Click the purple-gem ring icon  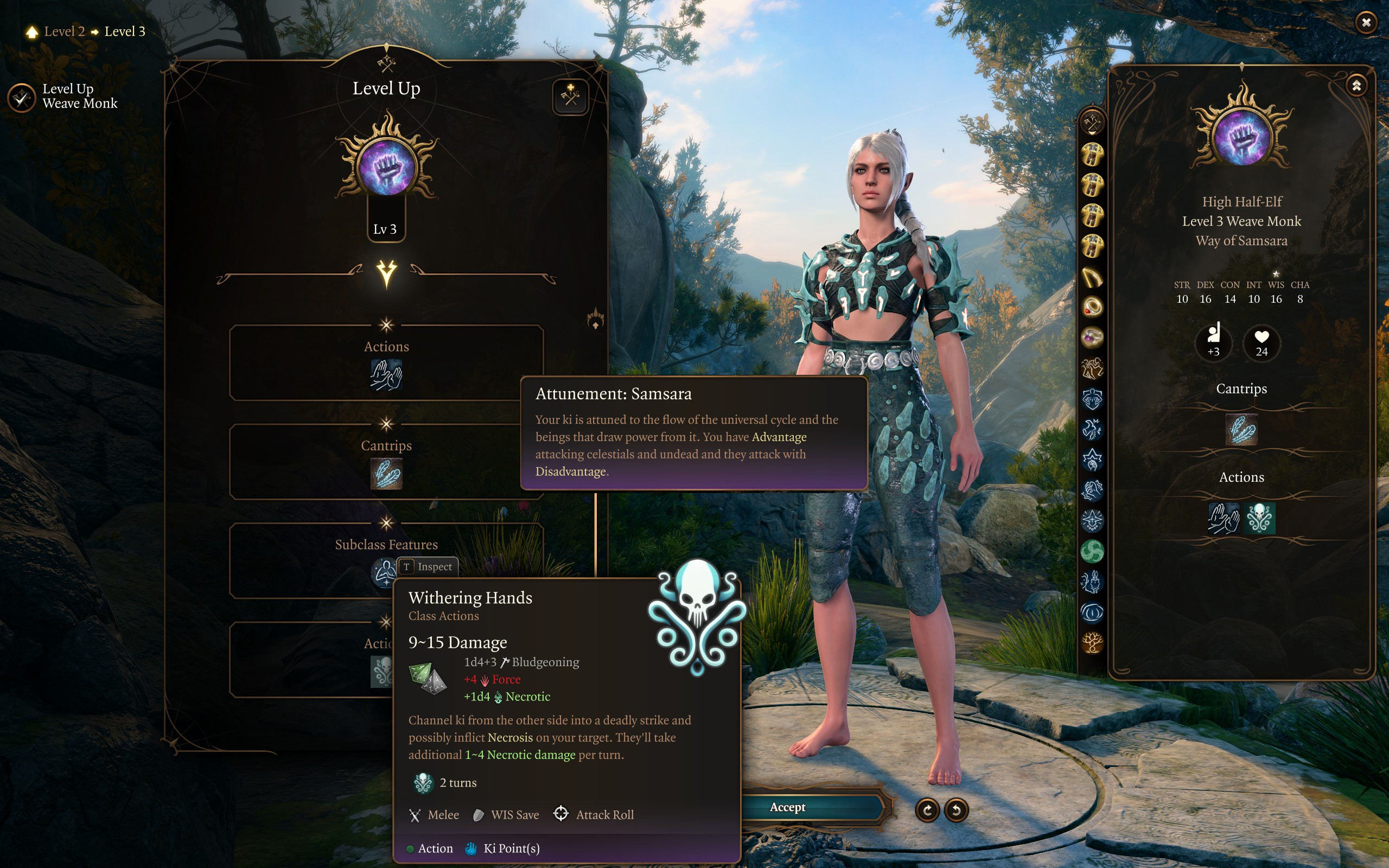(1092, 337)
